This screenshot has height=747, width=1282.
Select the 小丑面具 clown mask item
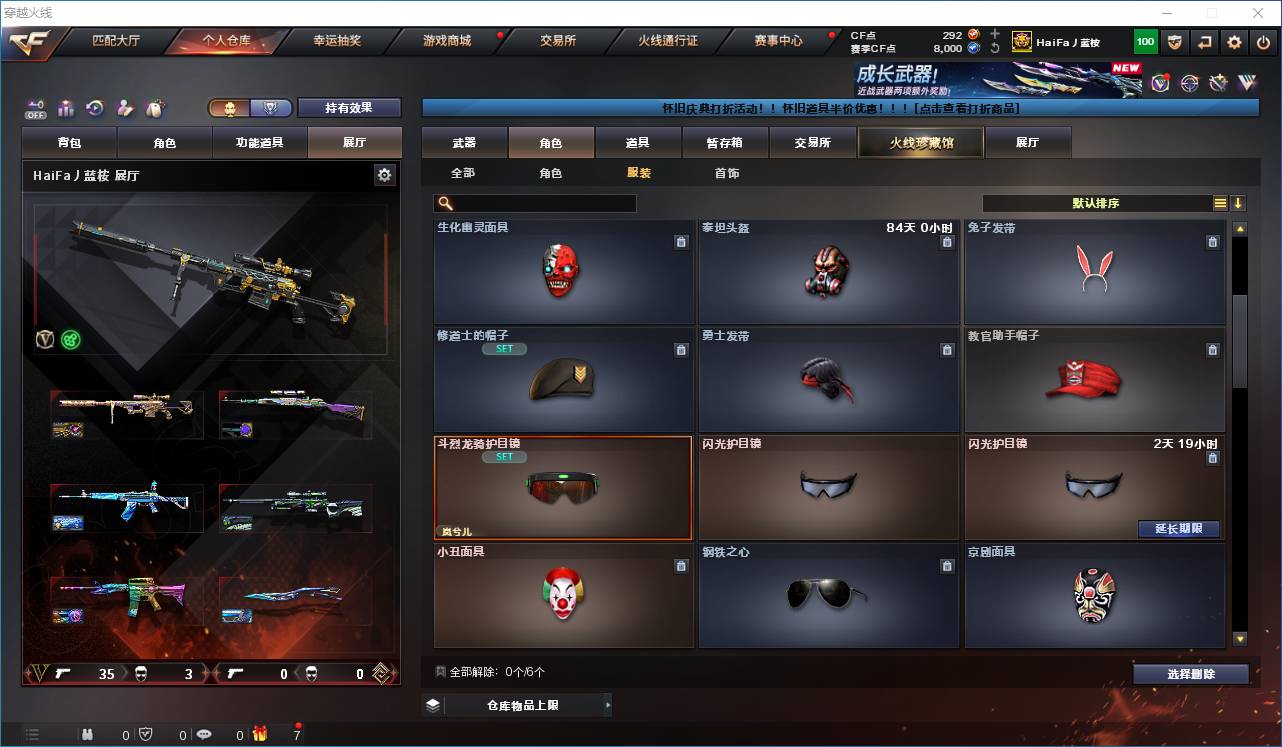pyautogui.click(x=564, y=595)
